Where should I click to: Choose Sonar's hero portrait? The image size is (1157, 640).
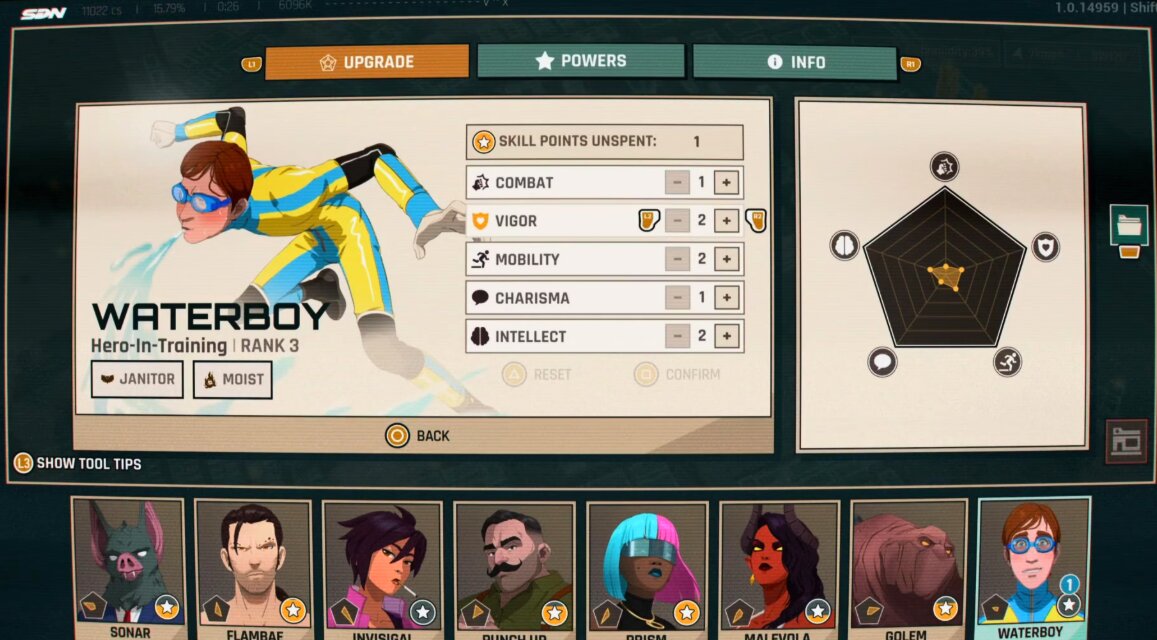[x=129, y=565]
